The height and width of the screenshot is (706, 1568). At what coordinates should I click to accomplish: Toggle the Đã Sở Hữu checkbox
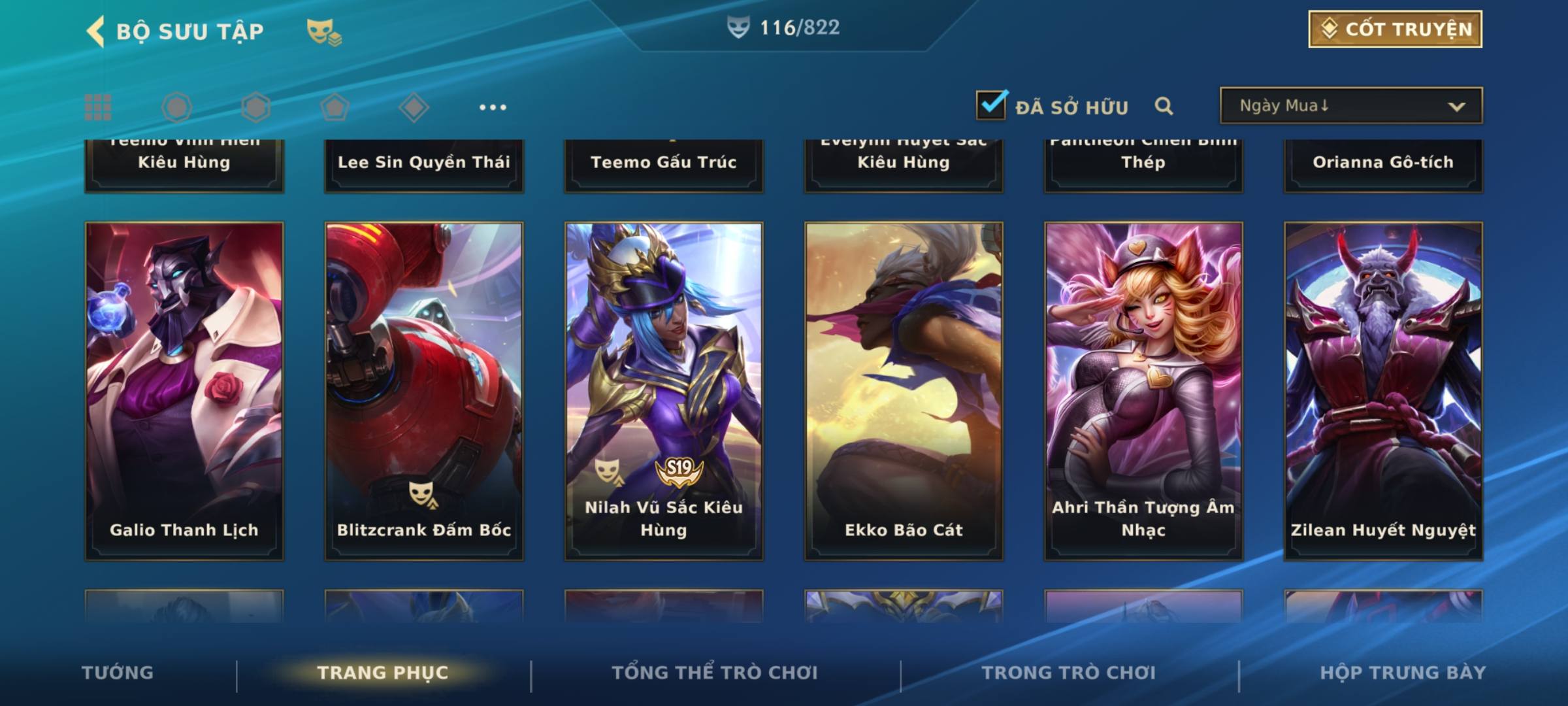point(990,105)
